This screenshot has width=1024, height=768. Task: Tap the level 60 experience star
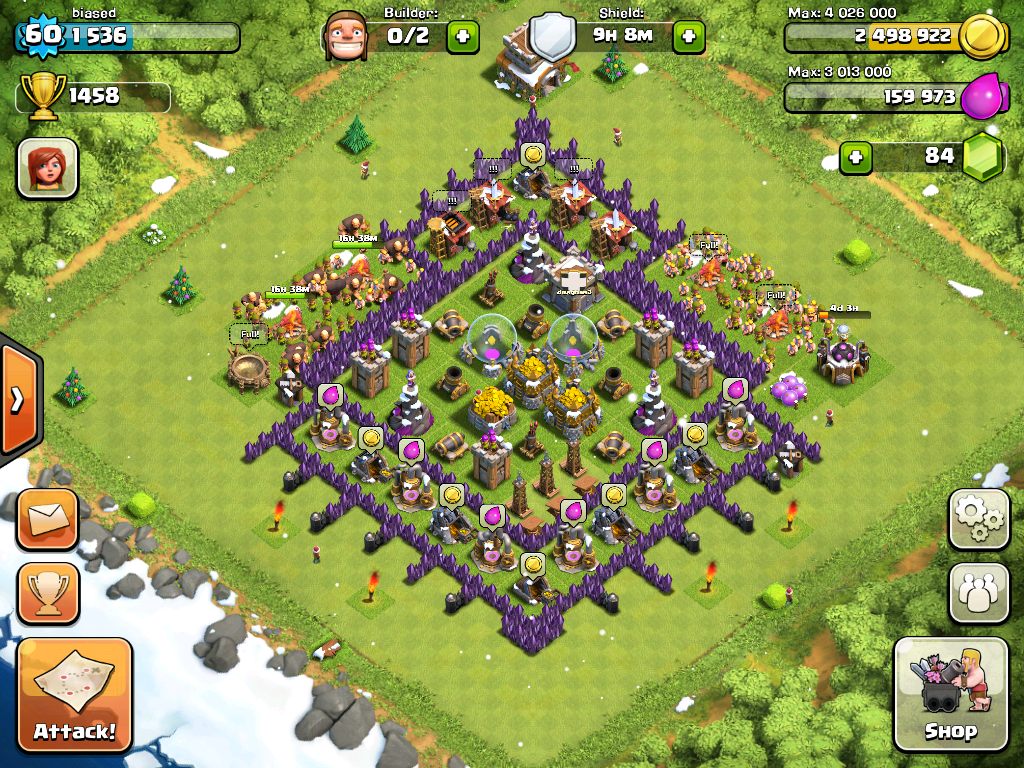coord(40,35)
